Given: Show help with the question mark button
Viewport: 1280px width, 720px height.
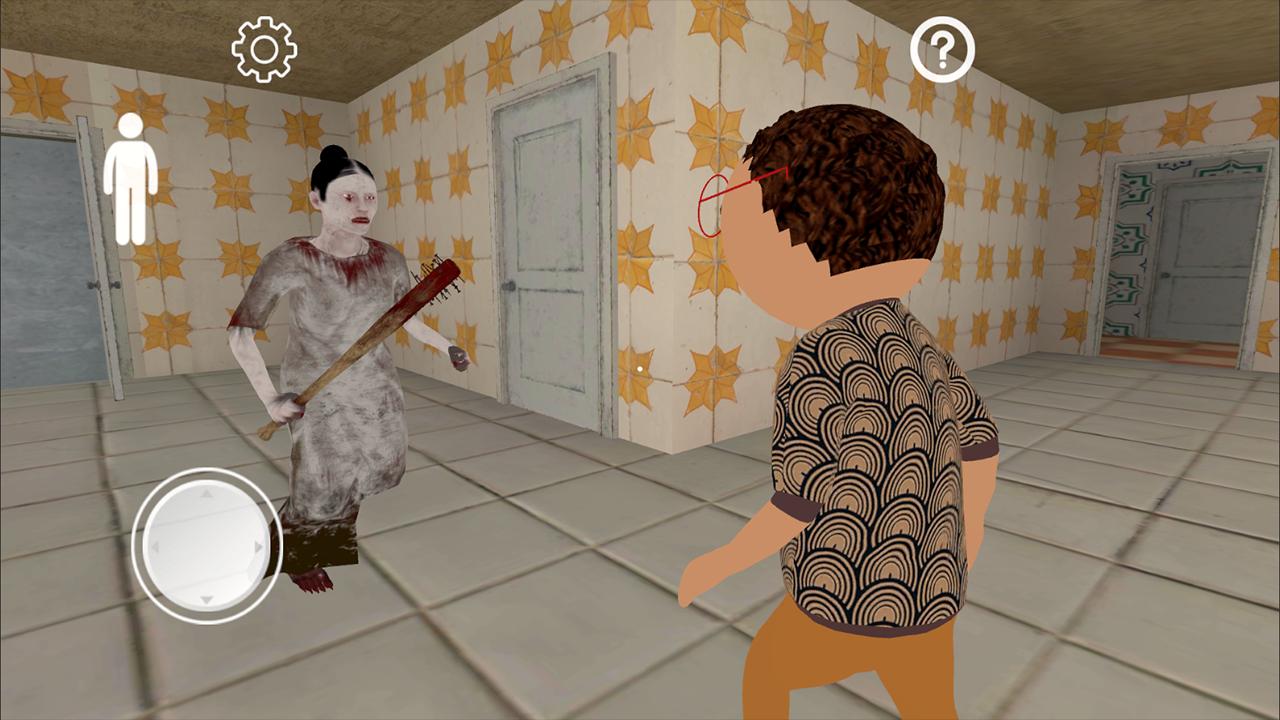Looking at the screenshot, I should (942, 49).
